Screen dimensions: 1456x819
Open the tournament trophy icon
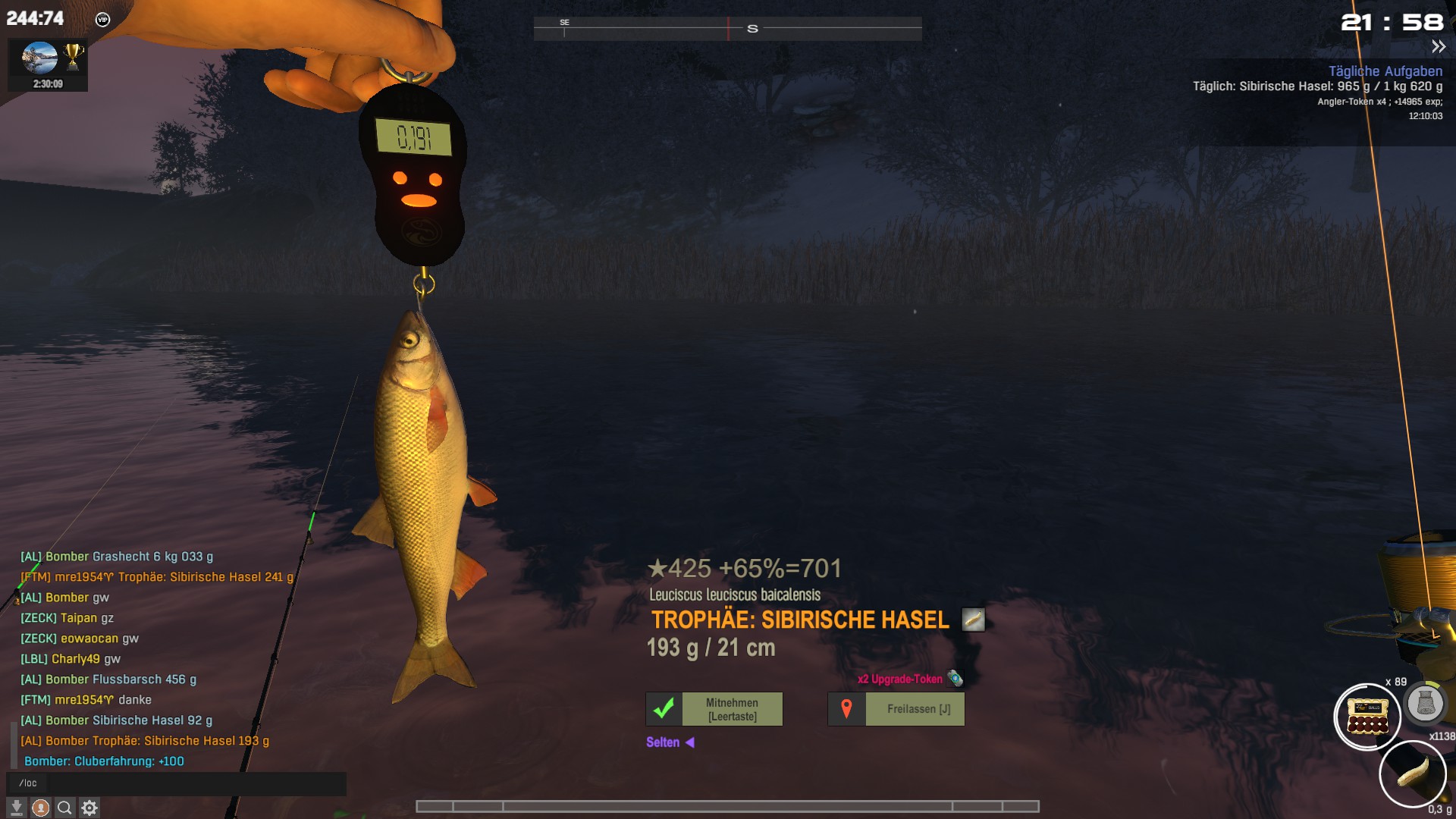74,57
